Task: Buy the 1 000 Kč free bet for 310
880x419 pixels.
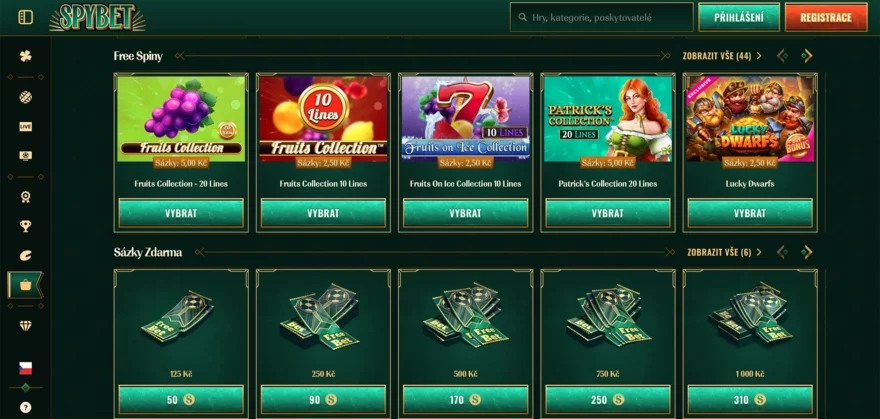Action: (749, 400)
